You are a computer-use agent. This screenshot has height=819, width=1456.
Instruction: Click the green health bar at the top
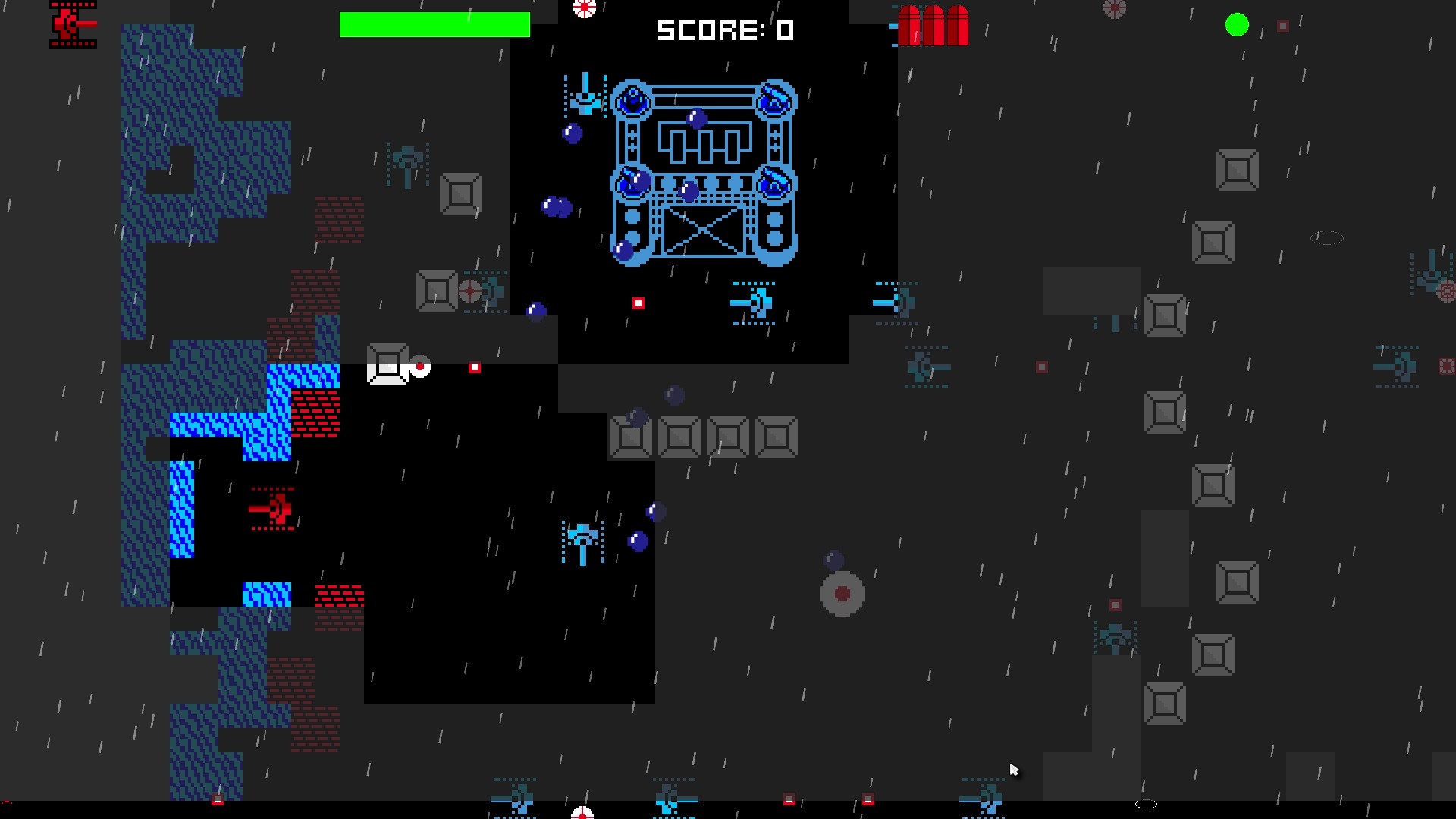(x=436, y=25)
